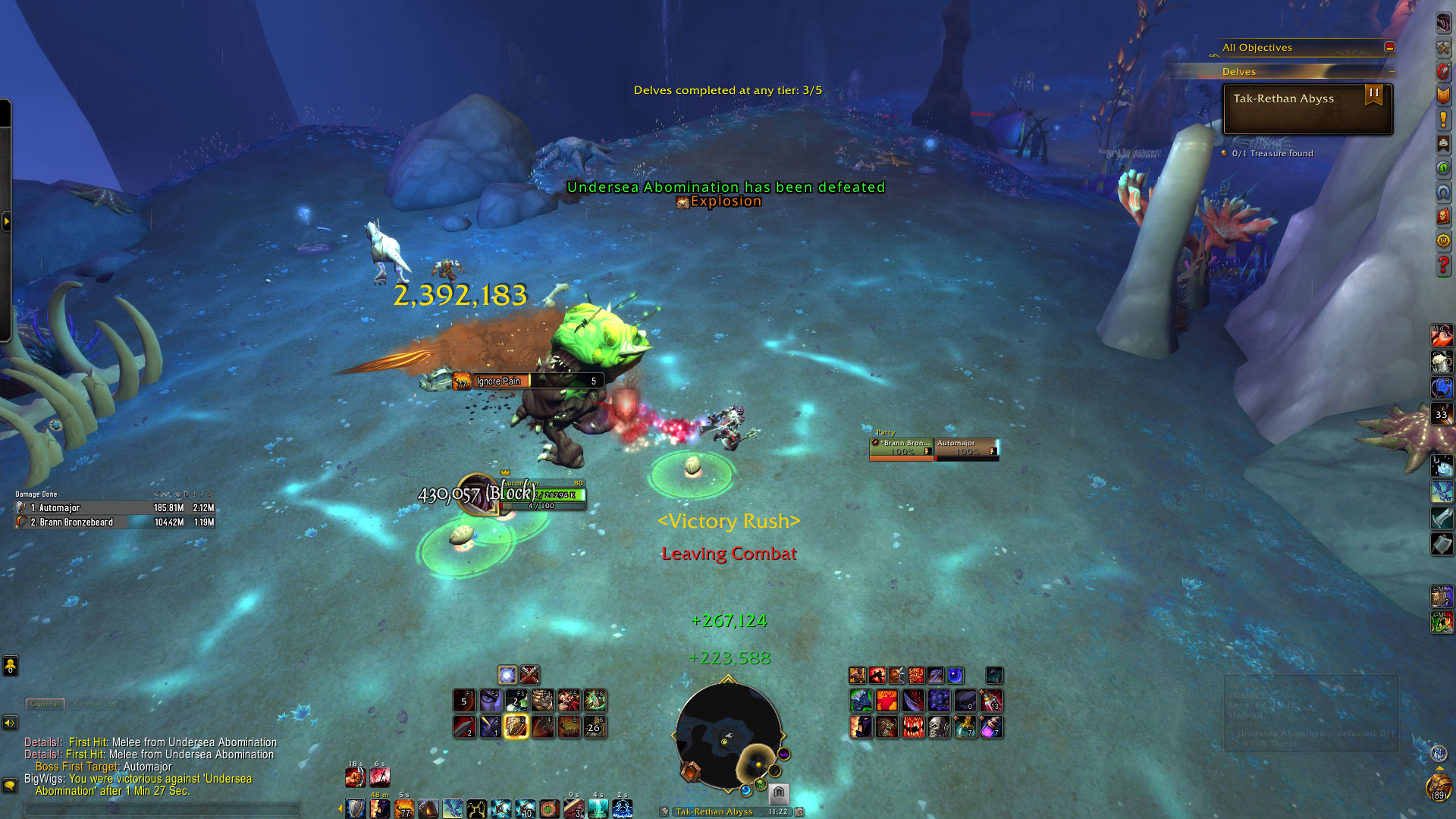The width and height of the screenshot is (1456, 819).
Task: Collapse the Delves objectives section
Action: click(1392, 72)
